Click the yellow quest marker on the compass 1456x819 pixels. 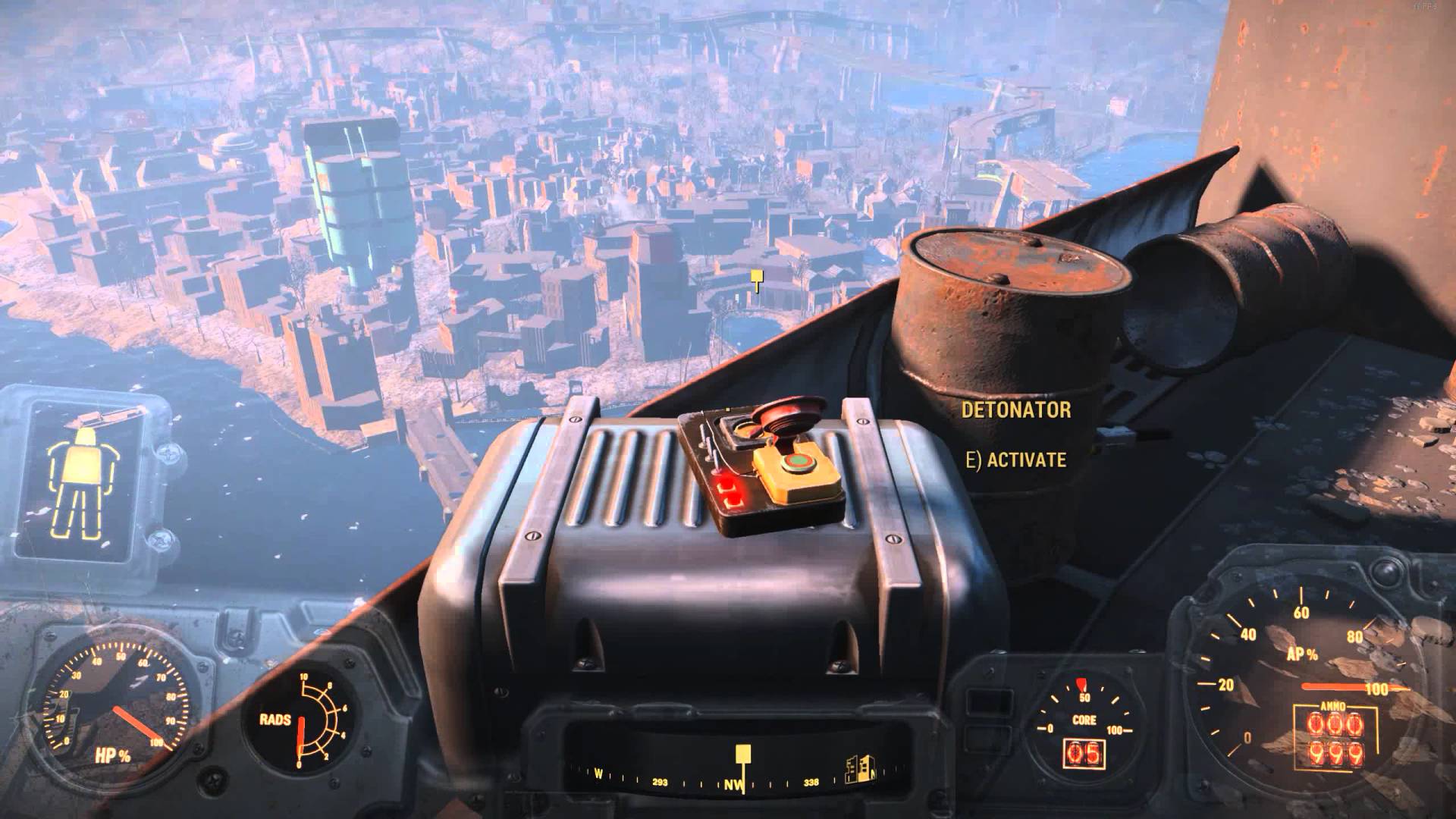(x=742, y=755)
